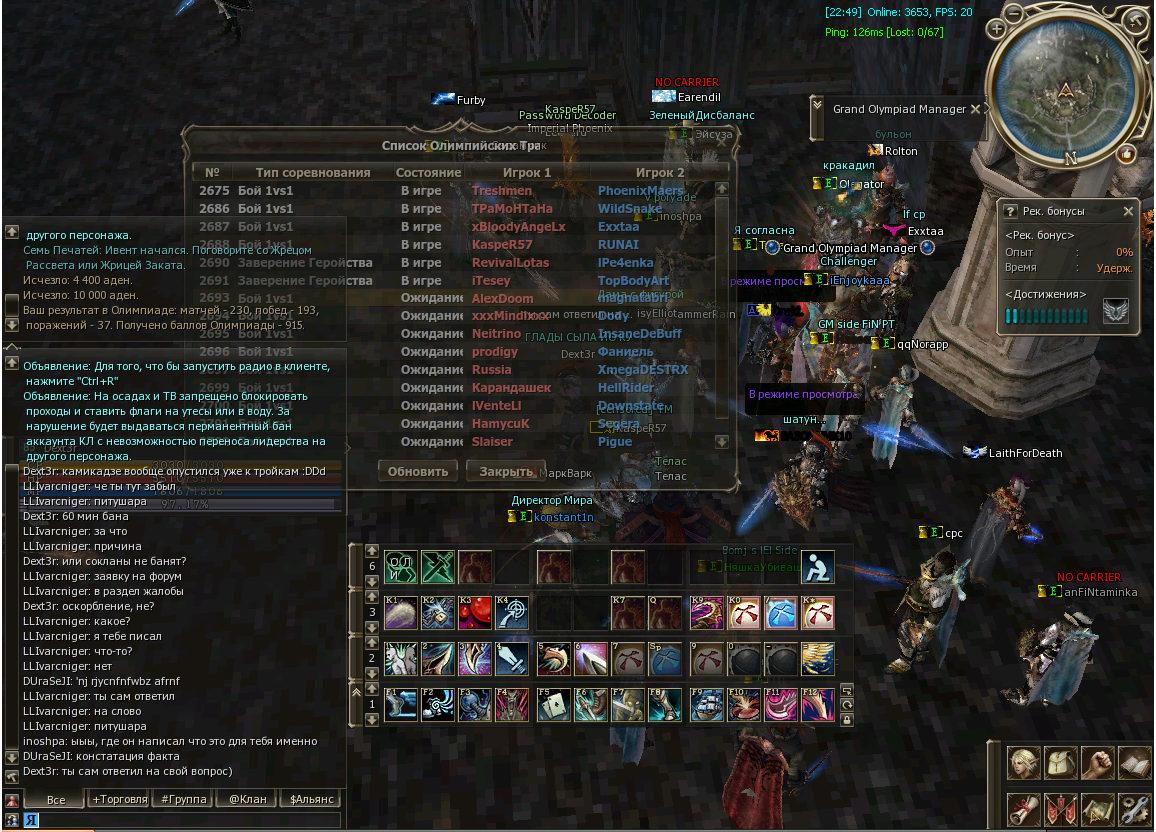Open system settings wrench and gears icon
This screenshot has width=1156, height=832.
point(1135,809)
